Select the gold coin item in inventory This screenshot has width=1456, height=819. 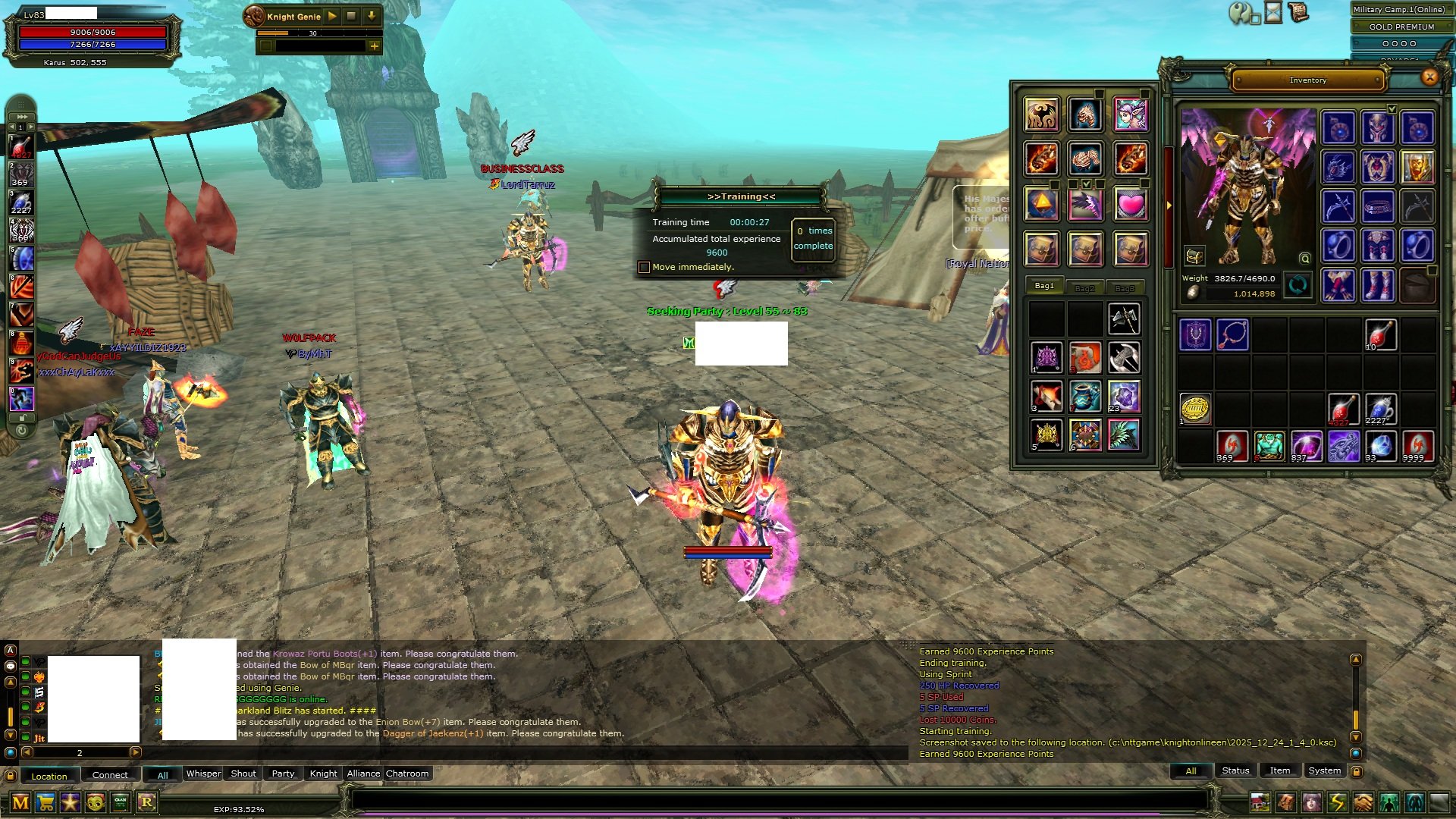(1195, 409)
